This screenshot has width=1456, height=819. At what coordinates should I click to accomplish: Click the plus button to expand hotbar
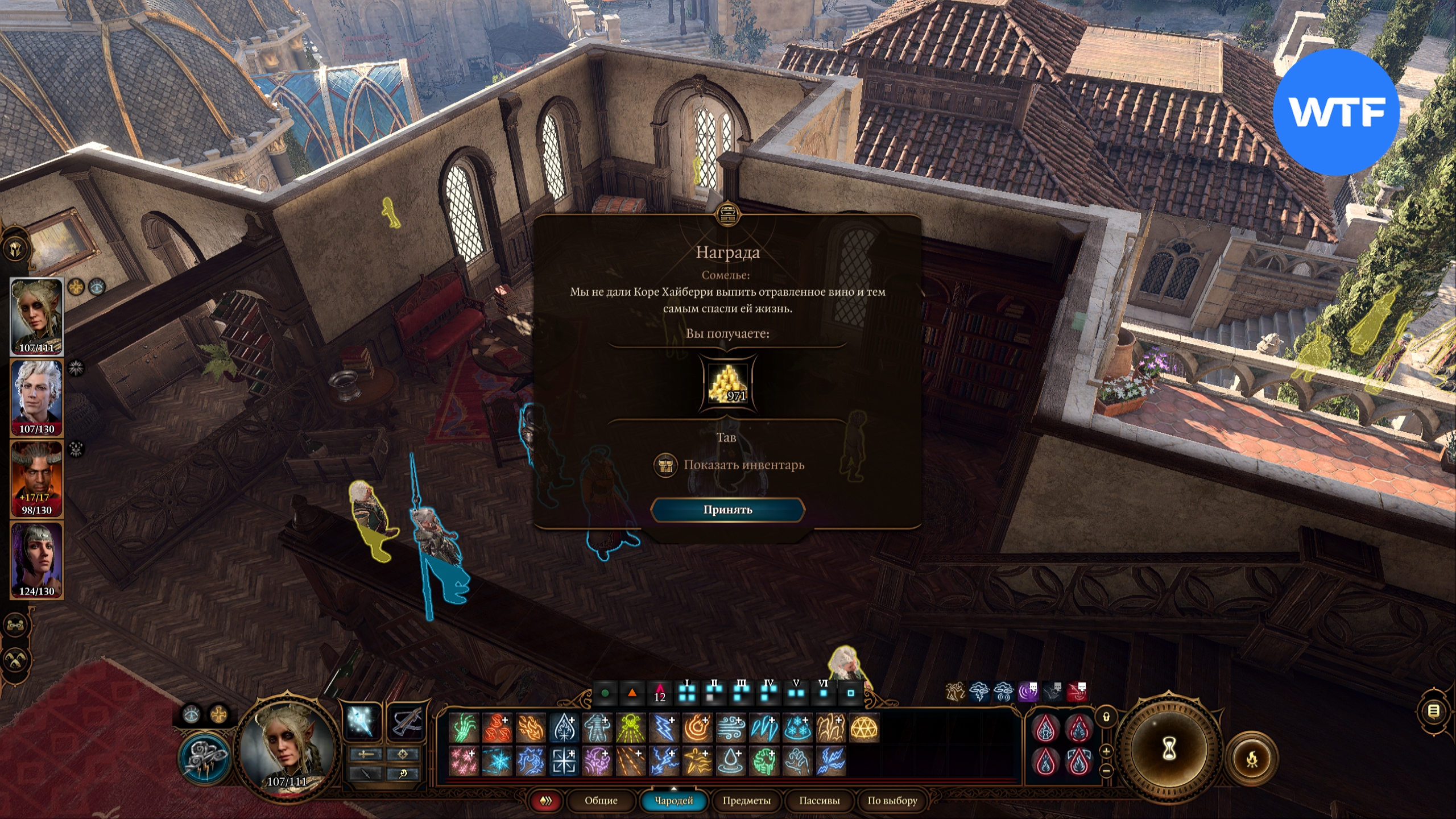1106,751
